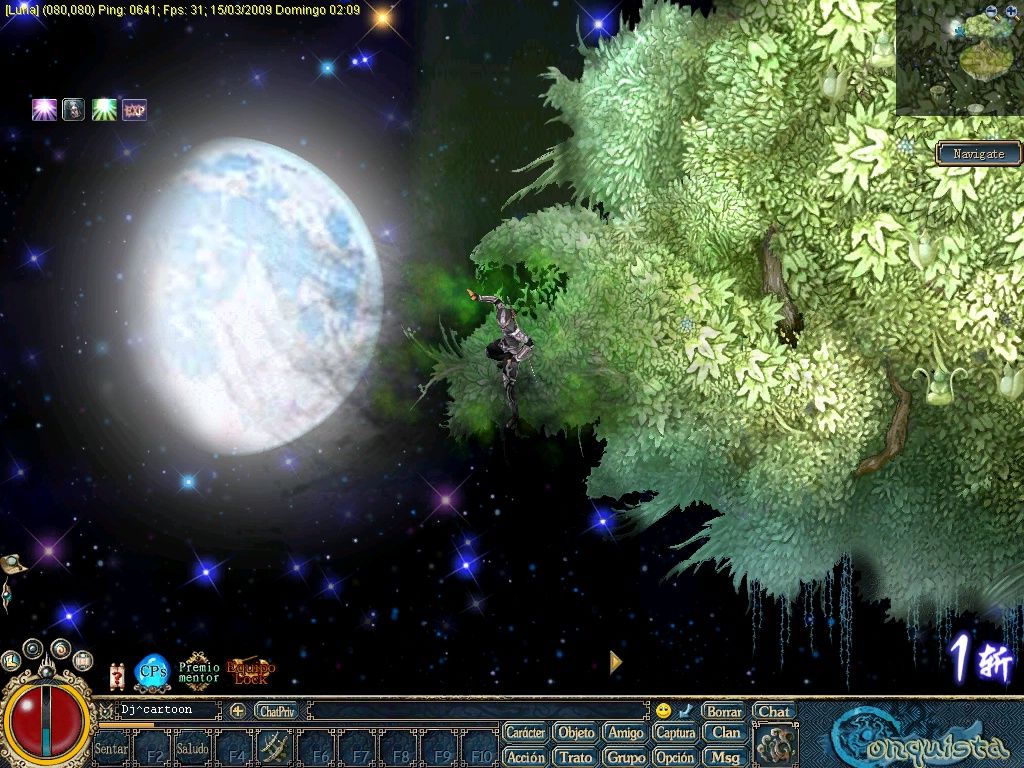Click the Chat button
The image size is (1024, 768).
(774, 712)
